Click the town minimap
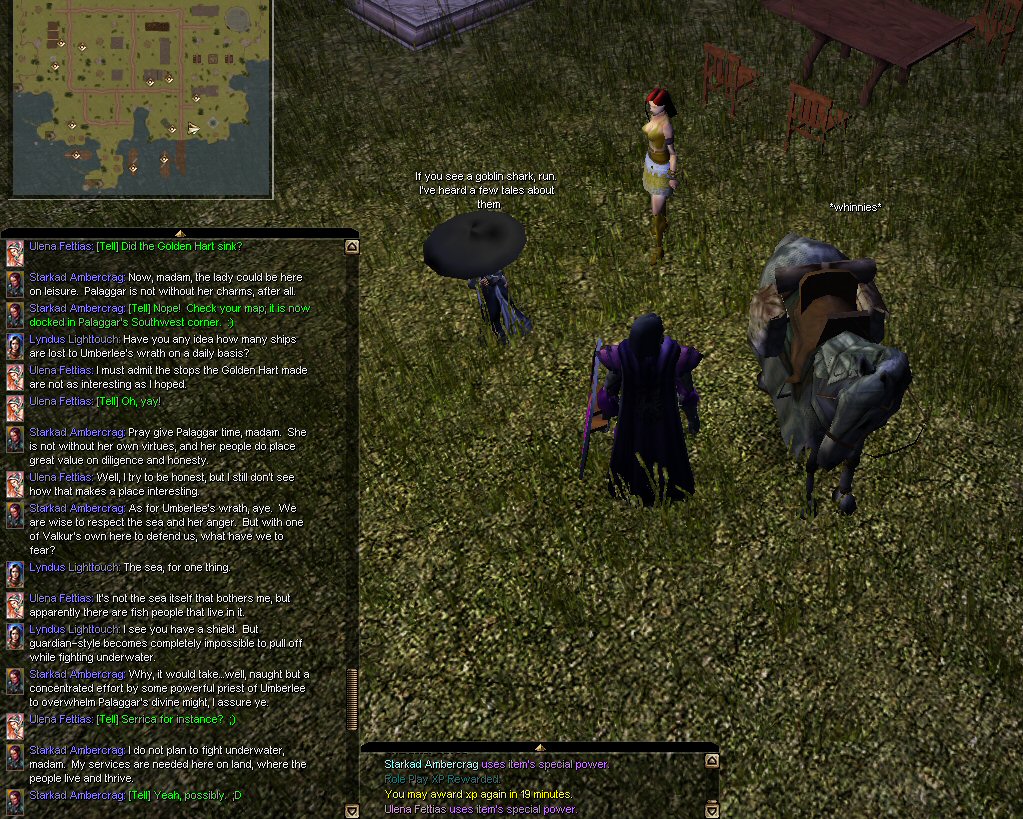The width and height of the screenshot is (1023, 819). [x=141, y=97]
